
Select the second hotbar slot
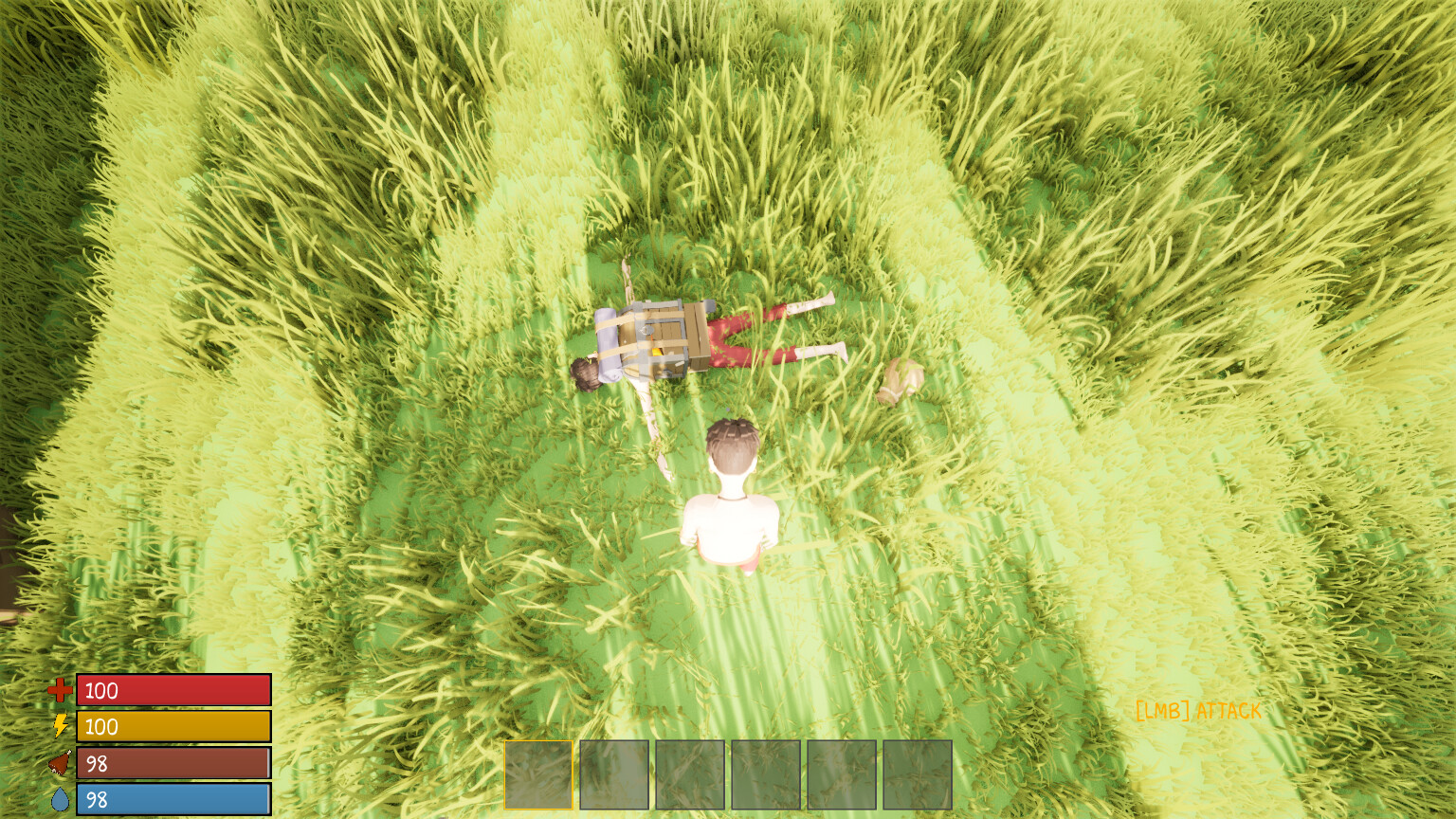click(612, 773)
